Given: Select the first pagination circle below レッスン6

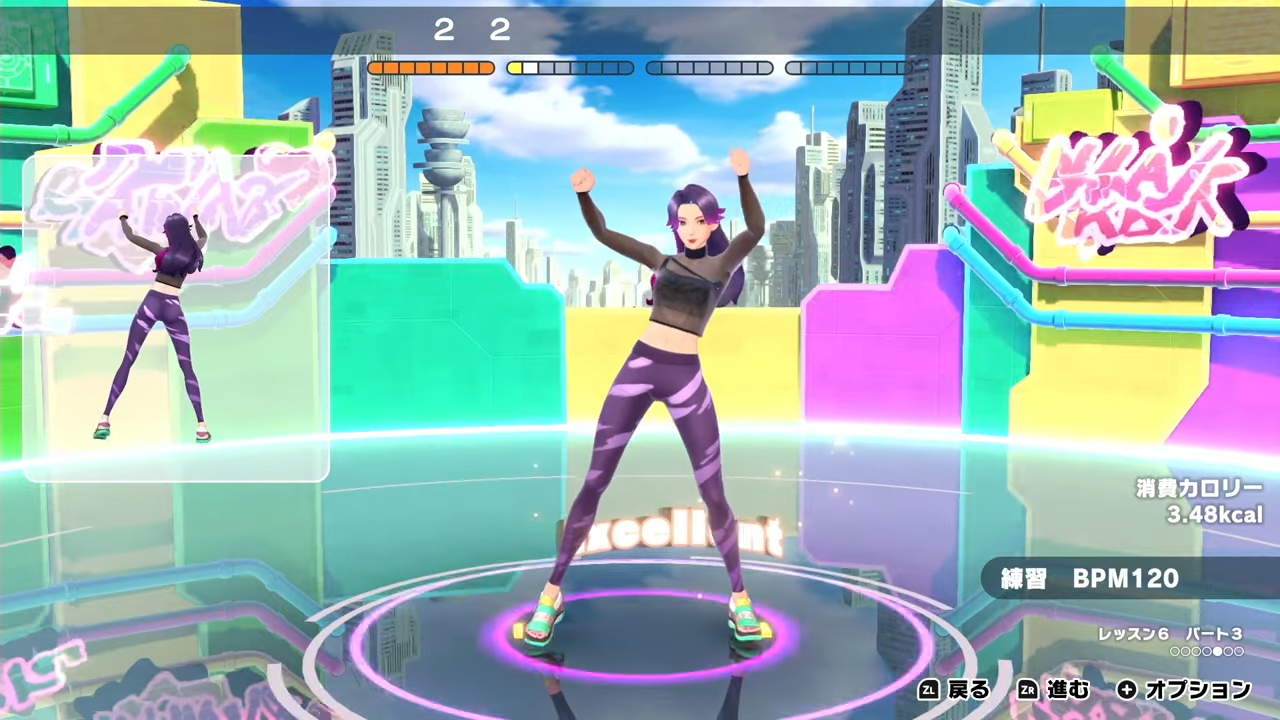Looking at the screenshot, I should (1173, 651).
